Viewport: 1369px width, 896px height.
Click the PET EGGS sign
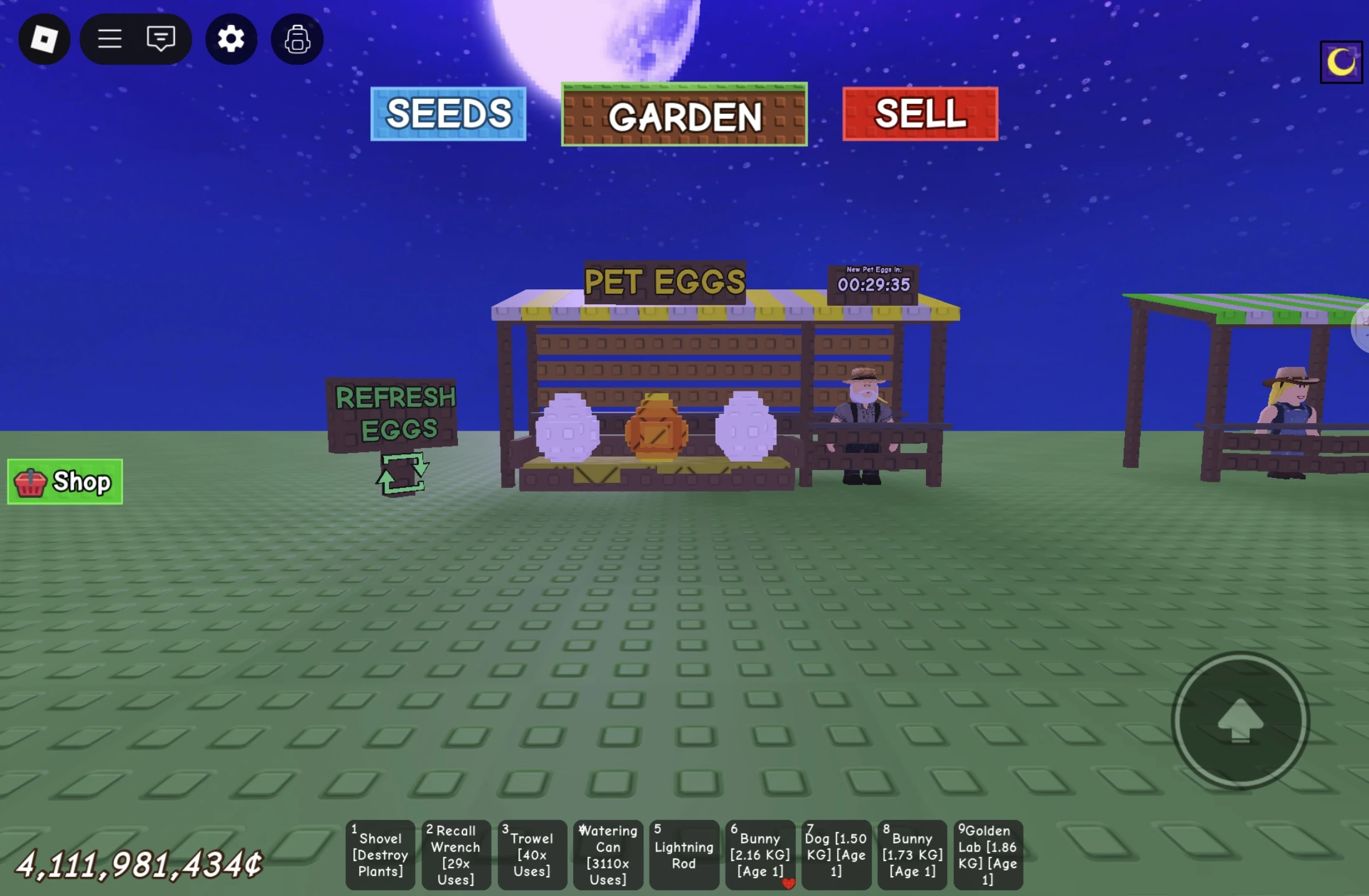click(664, 281)
